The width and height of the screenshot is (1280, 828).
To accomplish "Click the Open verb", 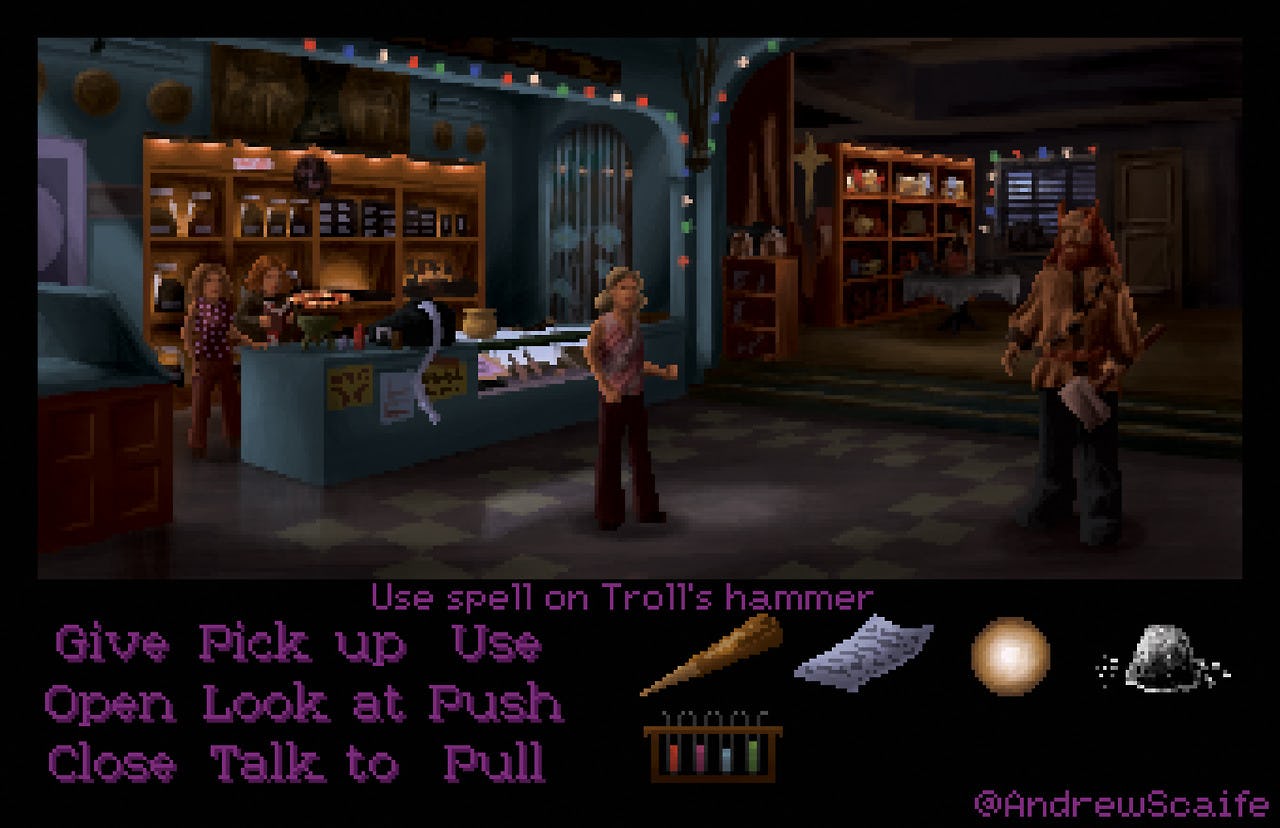I will (107, 704).
